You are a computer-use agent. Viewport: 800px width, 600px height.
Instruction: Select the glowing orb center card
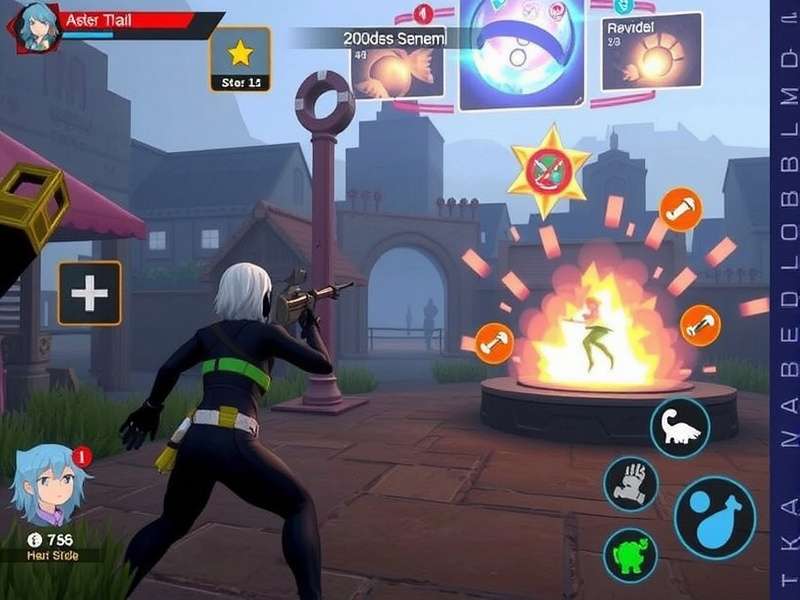point(522,52)
